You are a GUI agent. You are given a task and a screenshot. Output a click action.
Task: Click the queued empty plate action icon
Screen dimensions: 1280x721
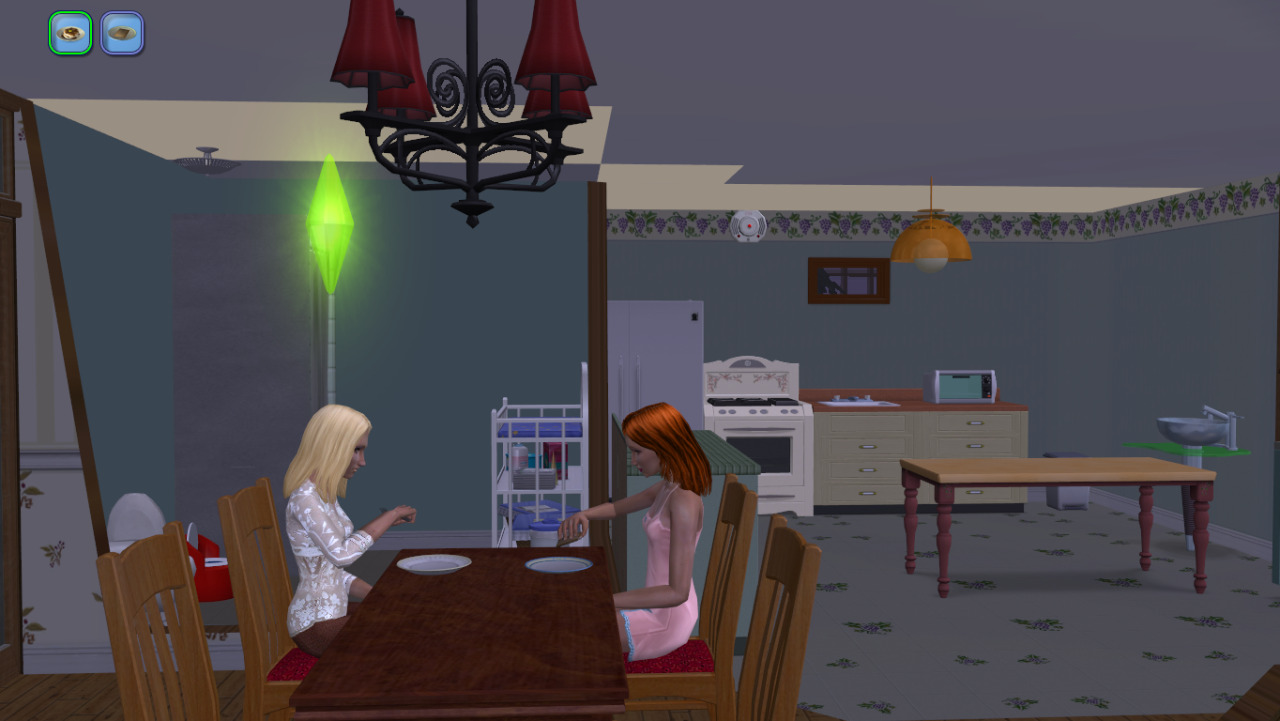tap(122, 33)
